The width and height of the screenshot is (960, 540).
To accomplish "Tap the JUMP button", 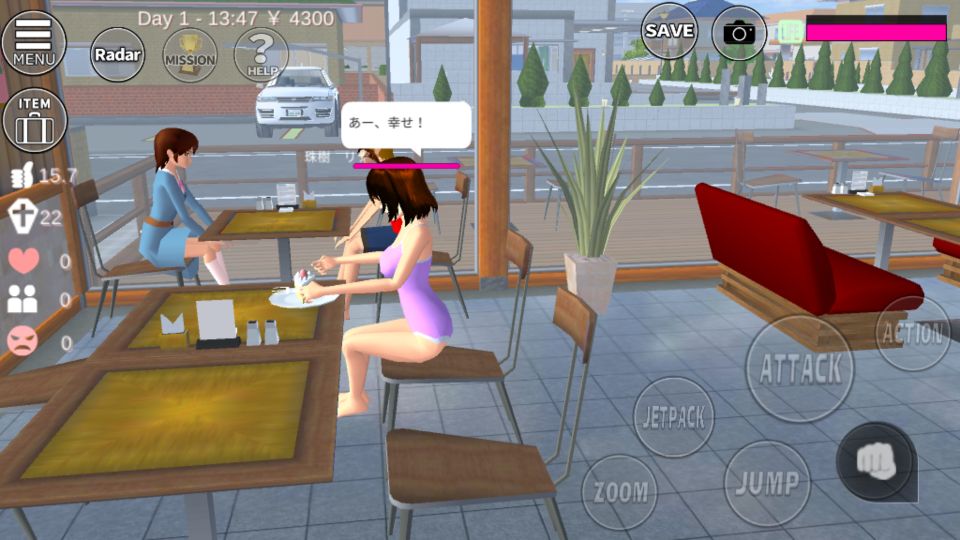I will click(766, 483).
